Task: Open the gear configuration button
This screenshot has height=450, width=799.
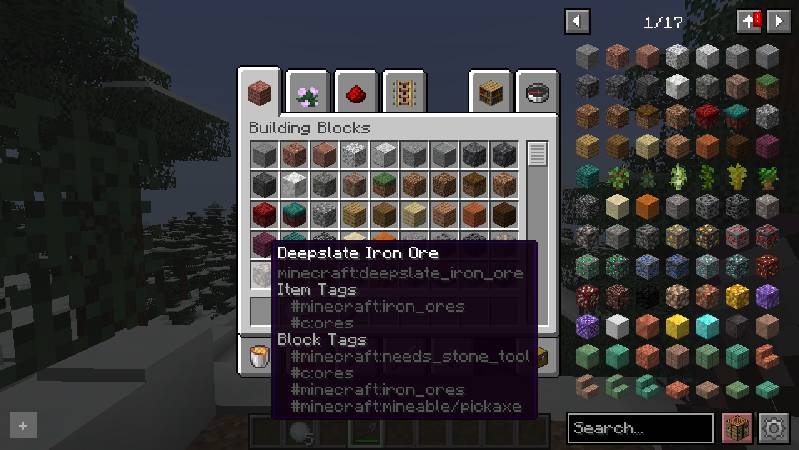Action: coord(773,428)
